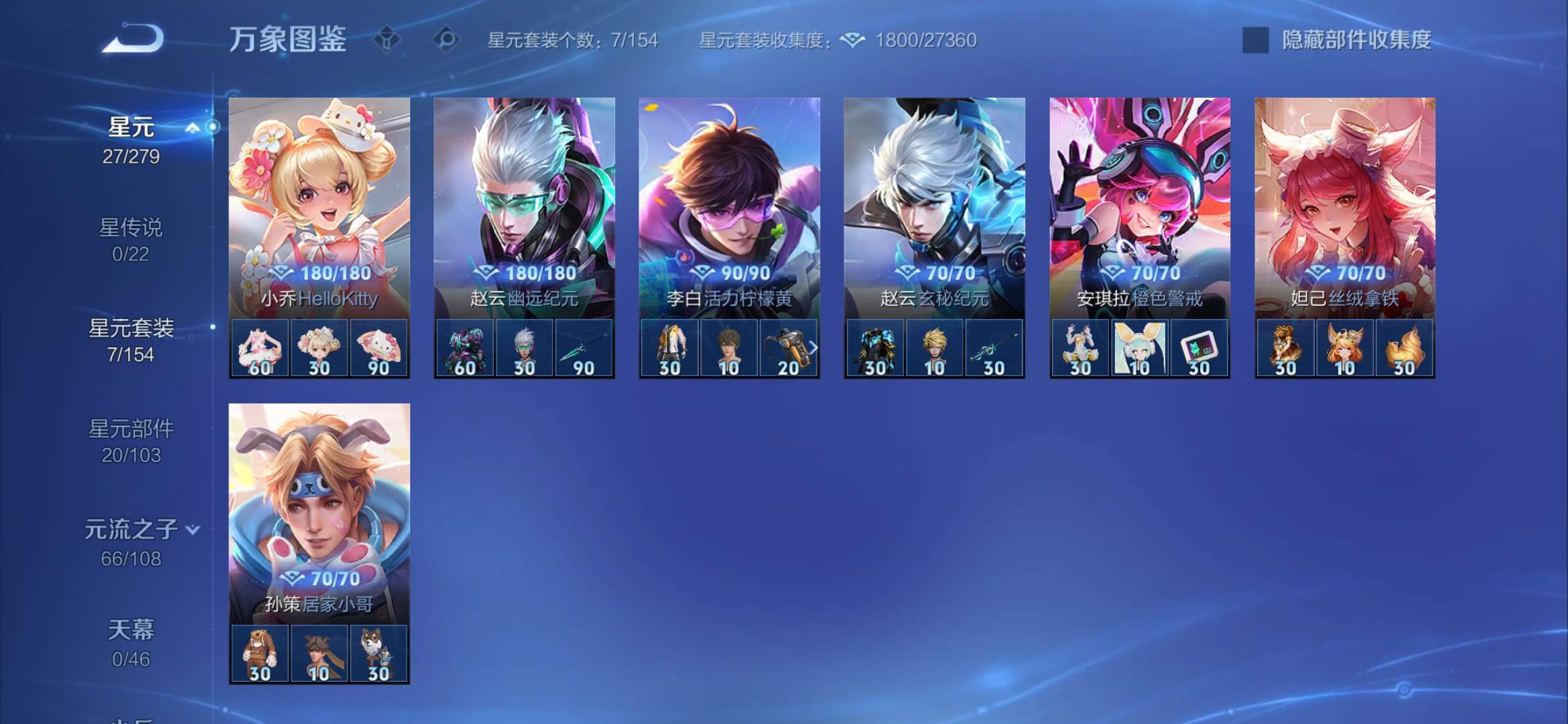Switch to the 星元部件 category
Image resolution: width=1568 pixels, height=724 pixels.
tap(131, 429)
